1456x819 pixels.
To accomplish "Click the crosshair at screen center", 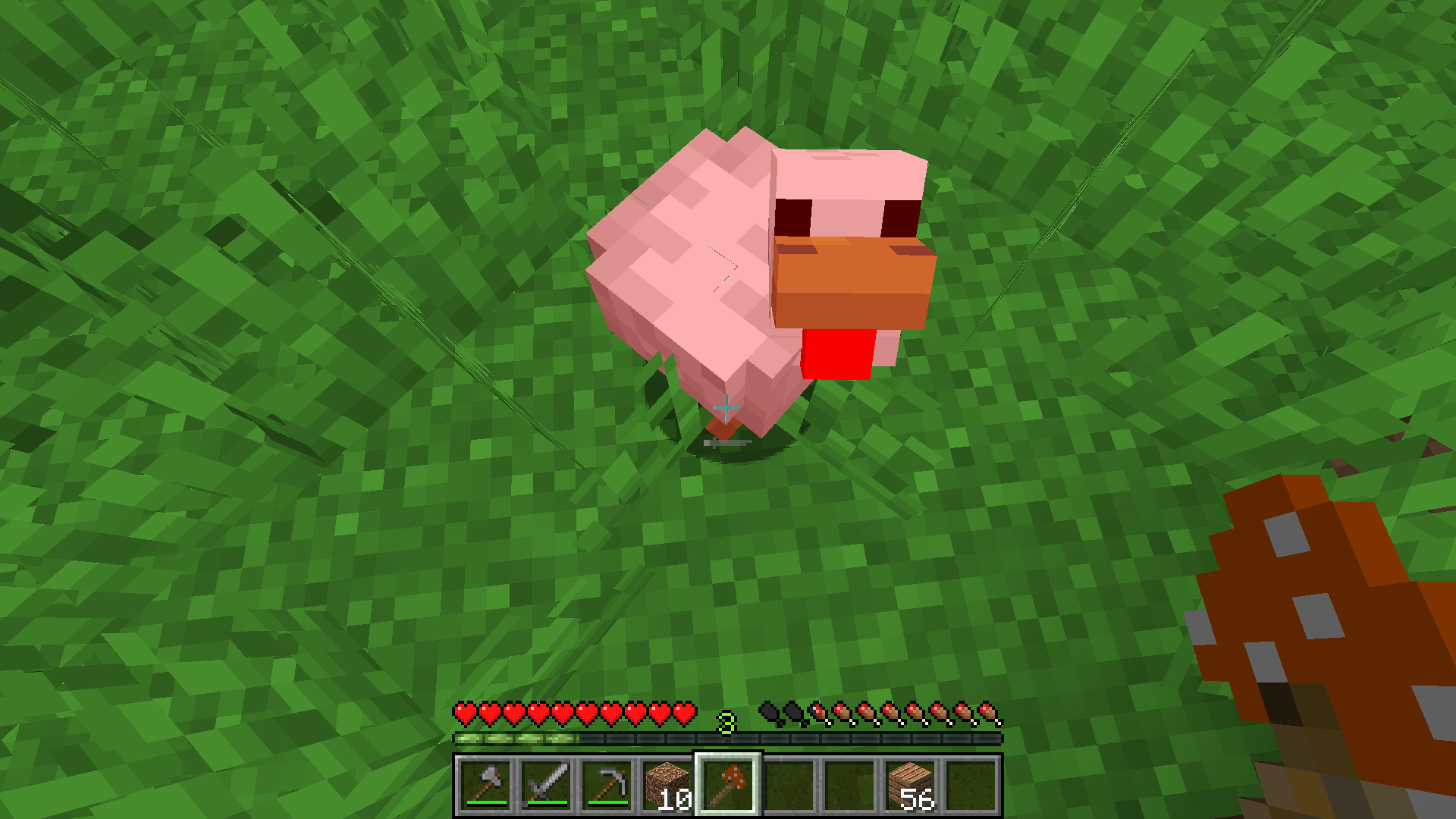I will (x=726, y=408).
